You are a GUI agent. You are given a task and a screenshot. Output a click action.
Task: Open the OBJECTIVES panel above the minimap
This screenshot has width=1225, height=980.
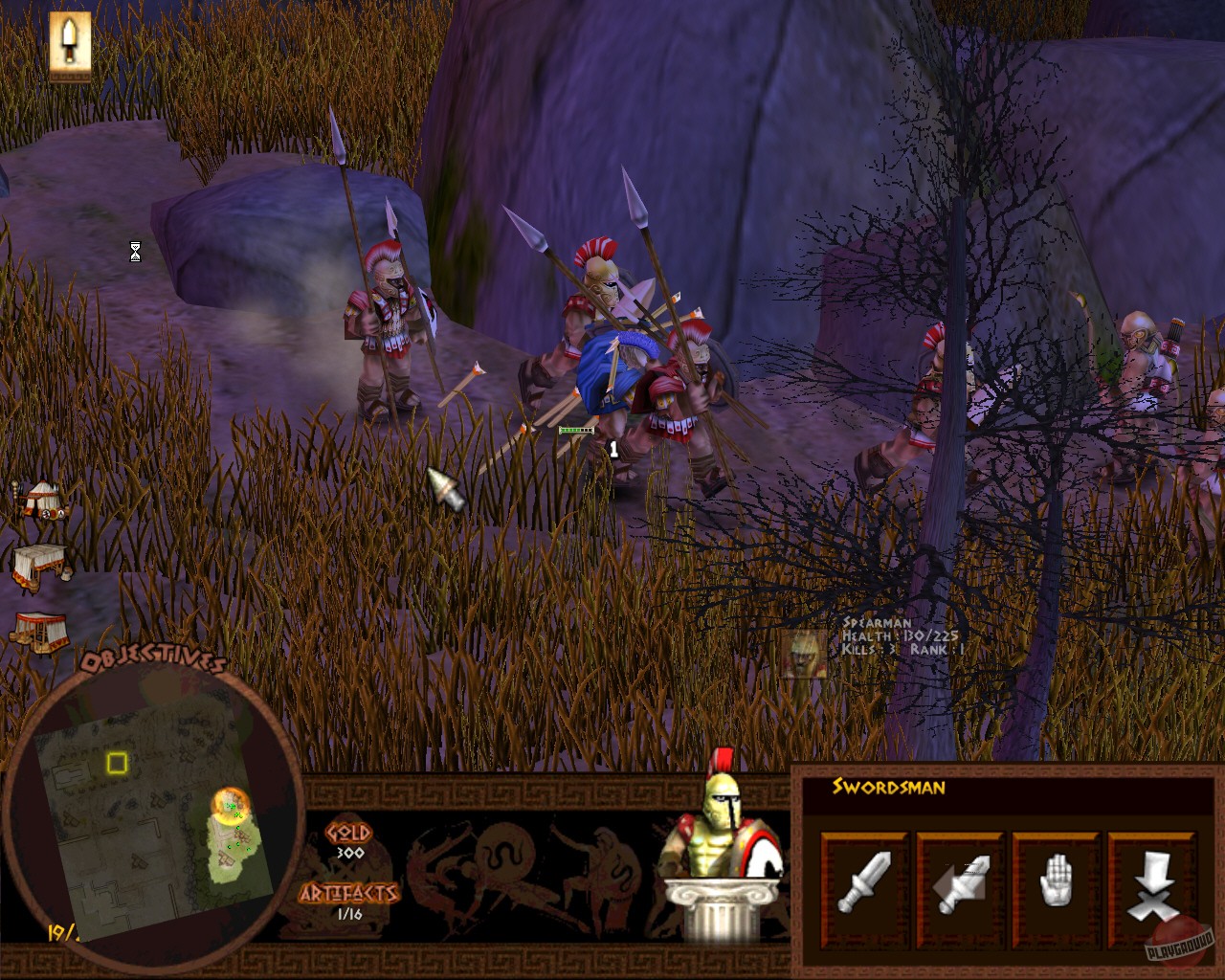[x=153, y=658]
